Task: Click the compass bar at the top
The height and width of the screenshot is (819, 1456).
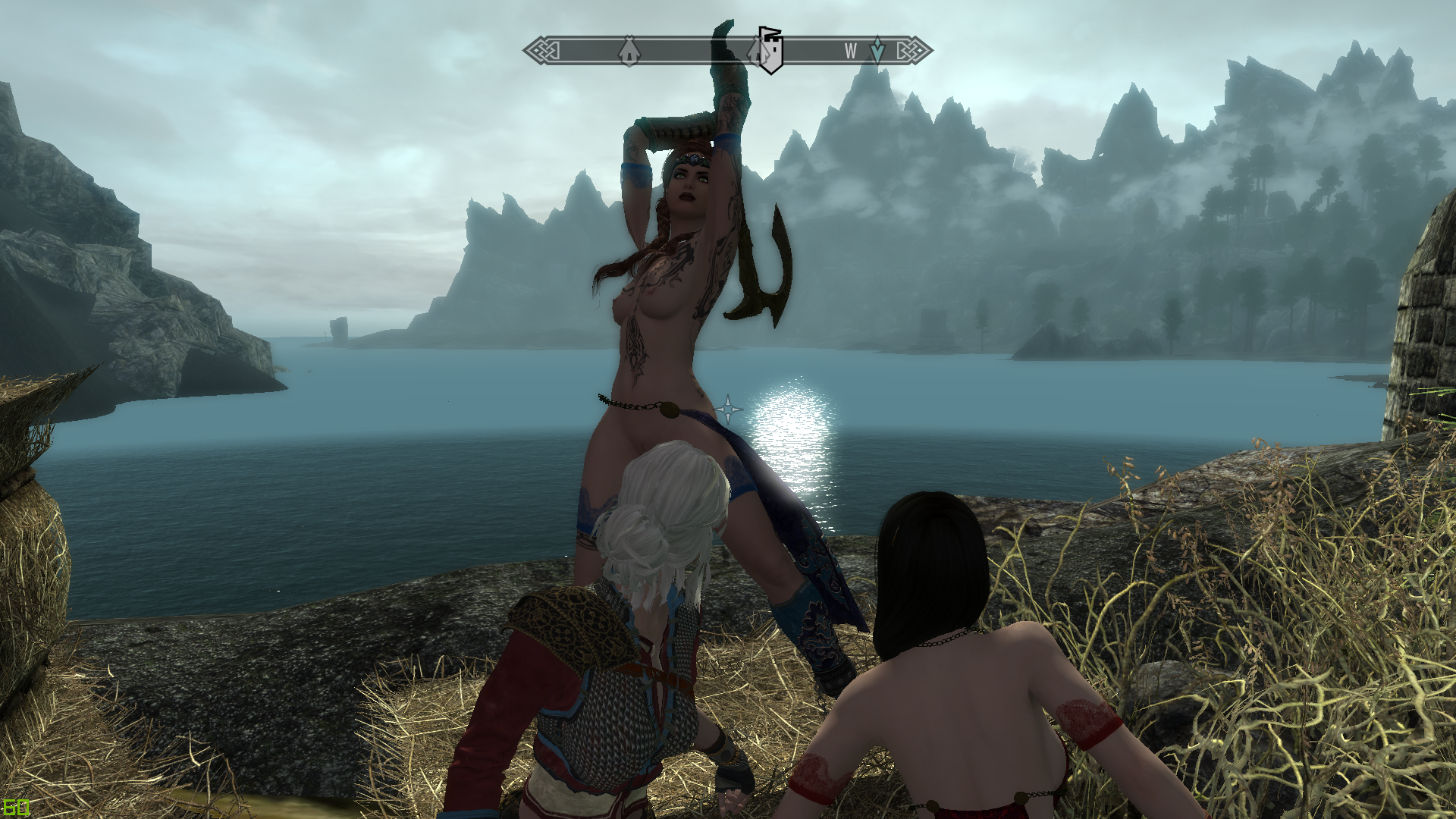Action: [x=682, y=51]
